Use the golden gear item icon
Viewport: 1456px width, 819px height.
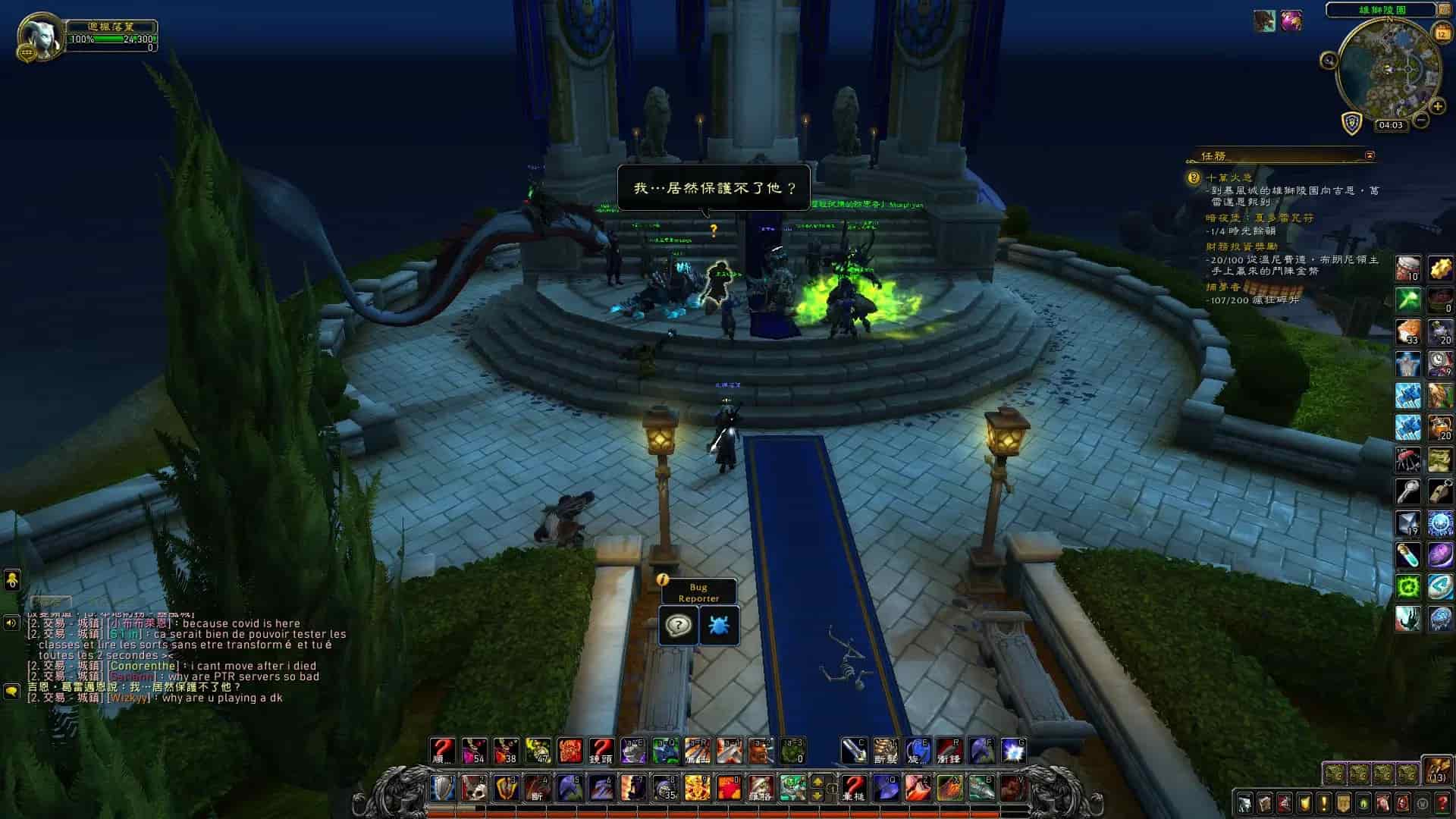tap(1440, 268)
